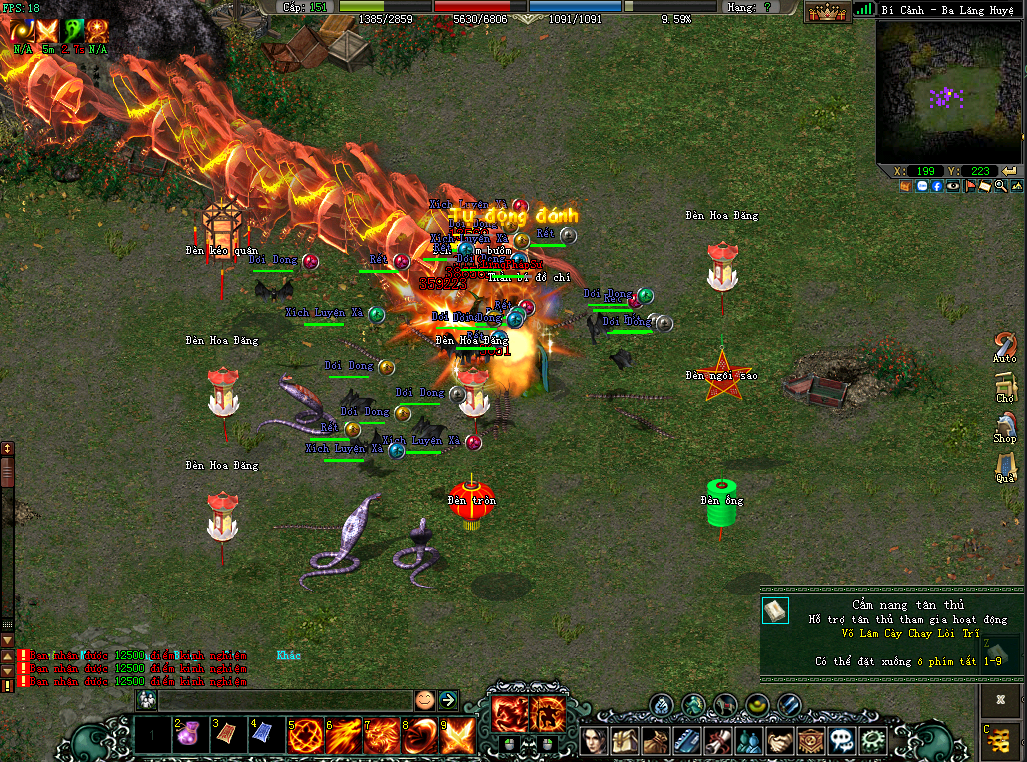The height and width of the screenshot is (762, 1027).
Task: Activate the fire ring skill in slot 5
Action: point(305,735)
